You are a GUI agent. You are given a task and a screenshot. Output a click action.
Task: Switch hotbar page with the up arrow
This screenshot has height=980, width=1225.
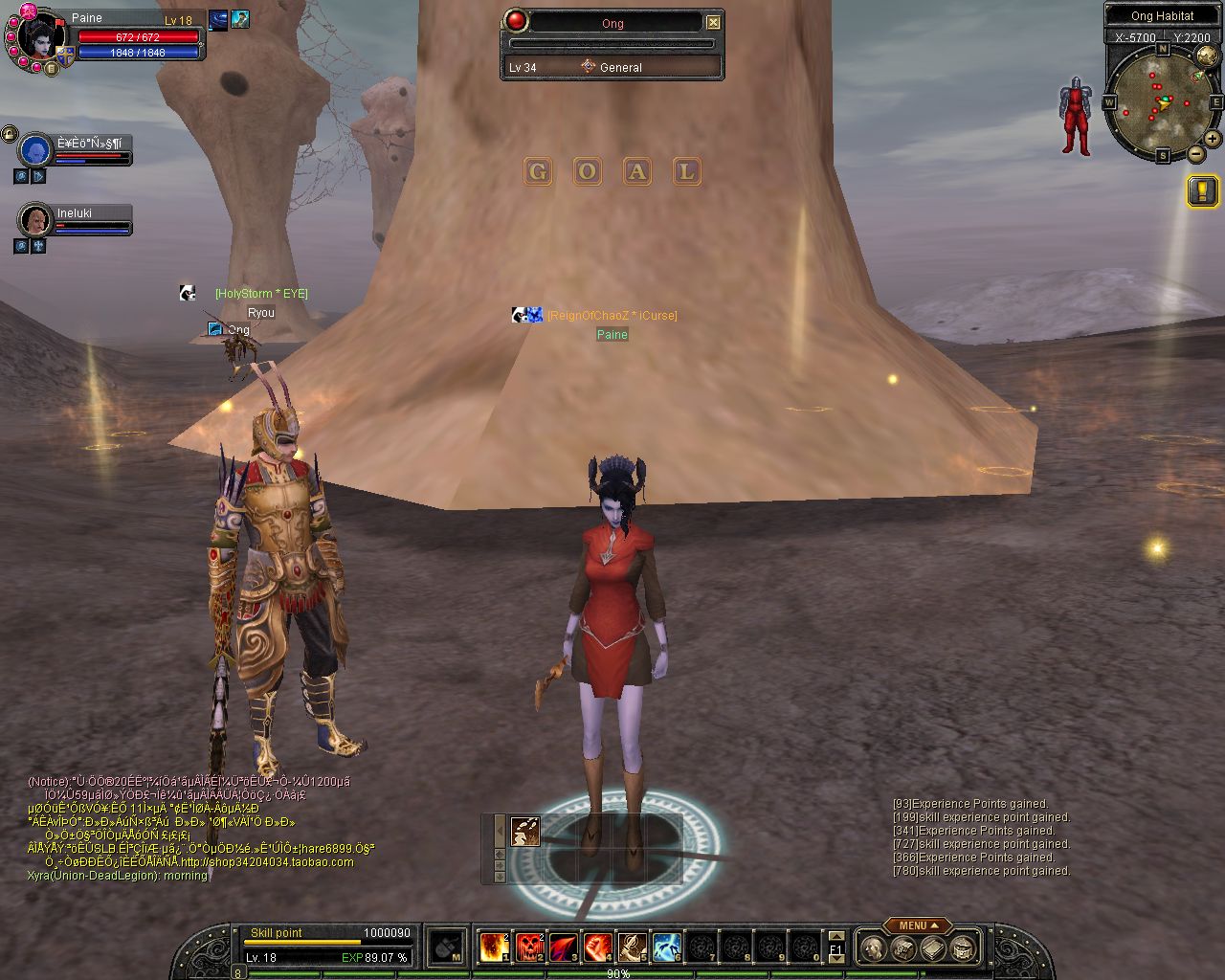pos(835,937)
